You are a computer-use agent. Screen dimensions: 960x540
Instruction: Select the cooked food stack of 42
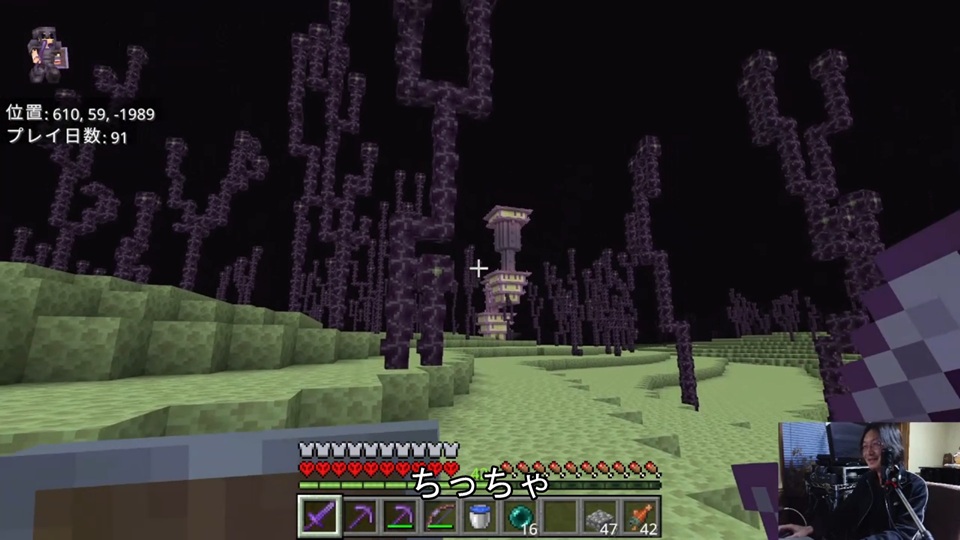640,515
